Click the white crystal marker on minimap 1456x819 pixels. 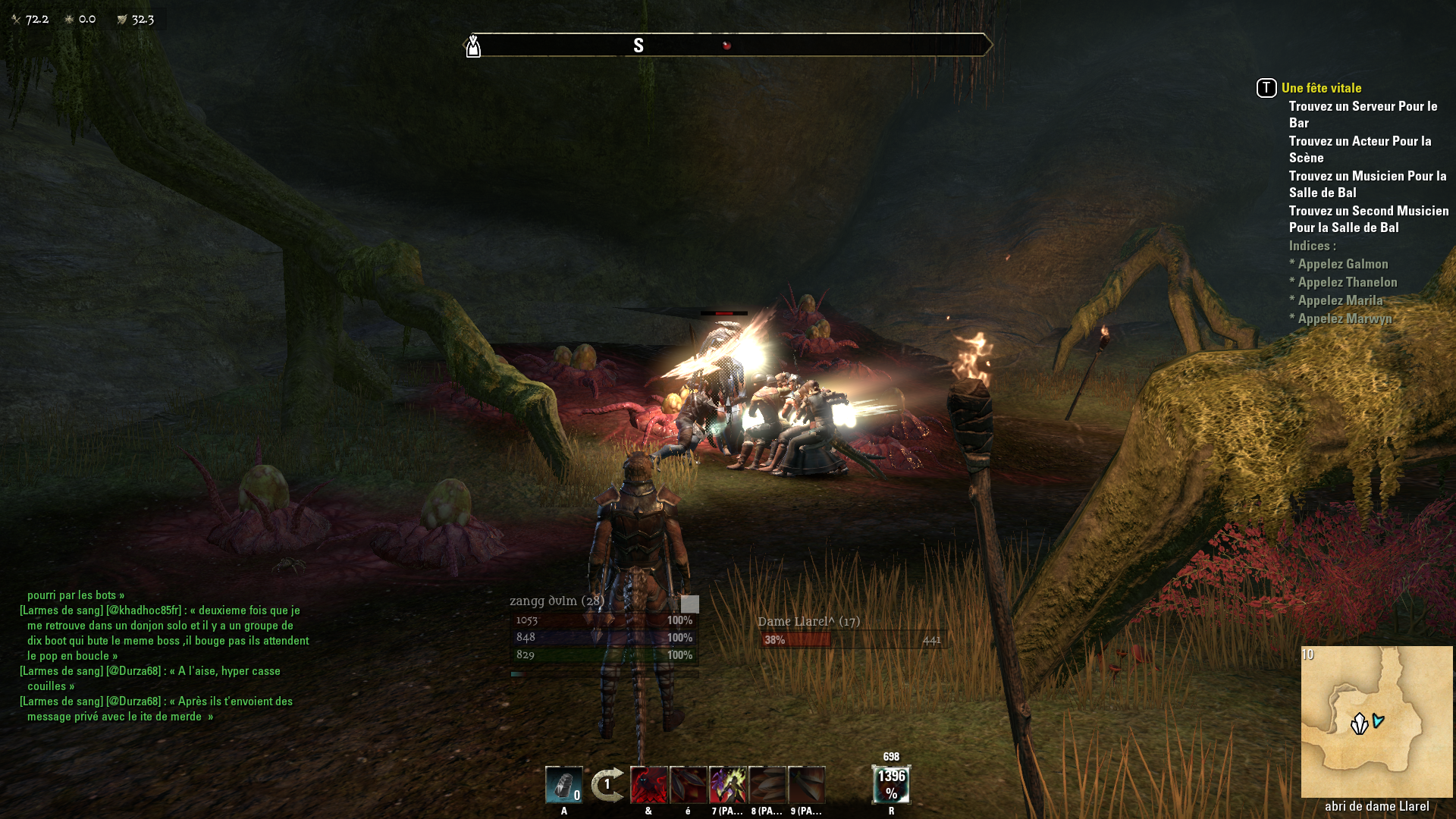(x=1359, y=724)
